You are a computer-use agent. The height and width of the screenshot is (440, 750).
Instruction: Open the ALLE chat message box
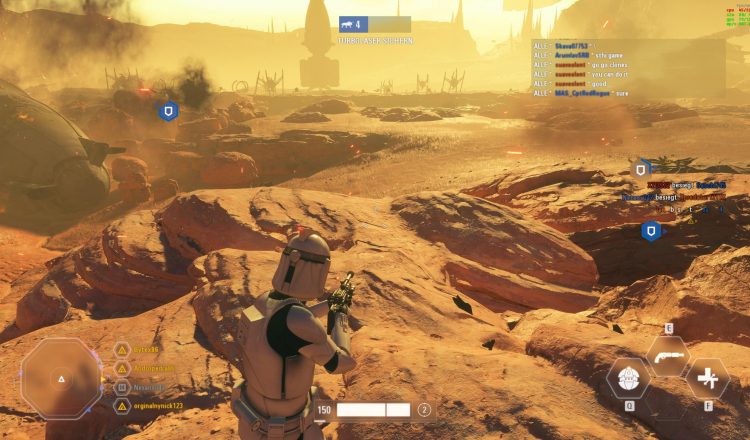pos(629,68)
